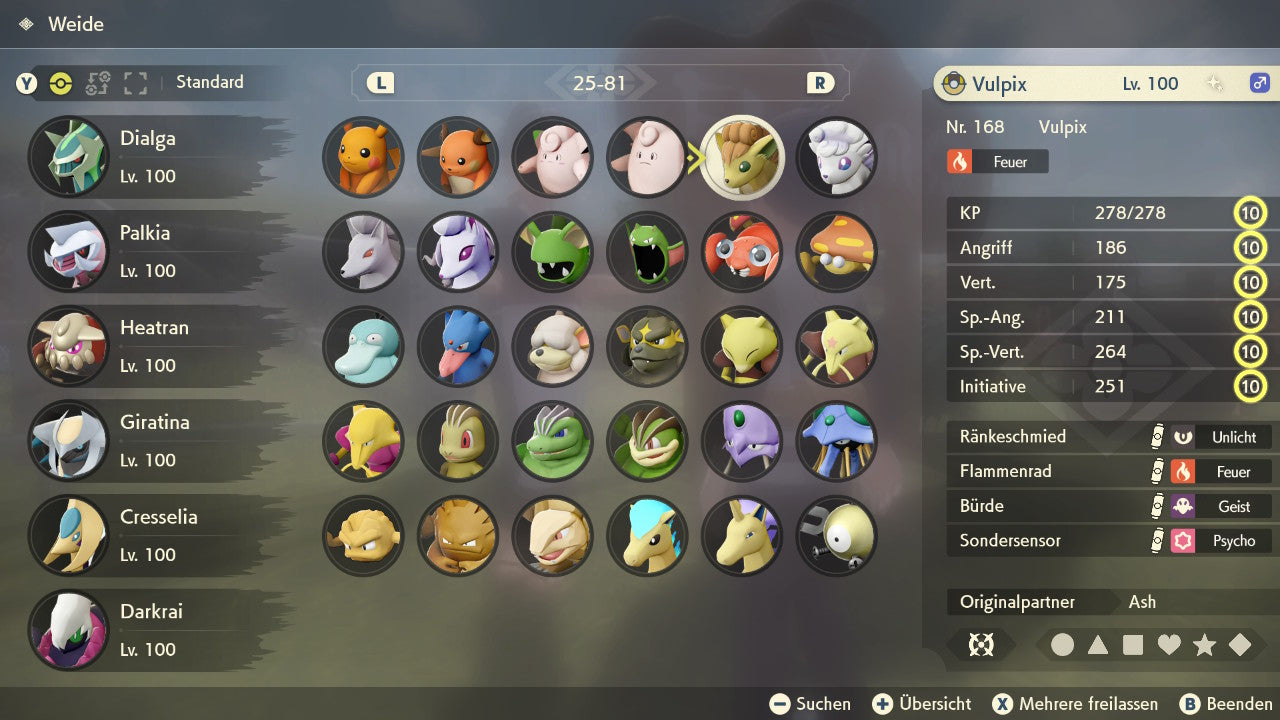1280x720 pixels.
Task: Pick Giratina in the party list
Action: coord(150,441)
